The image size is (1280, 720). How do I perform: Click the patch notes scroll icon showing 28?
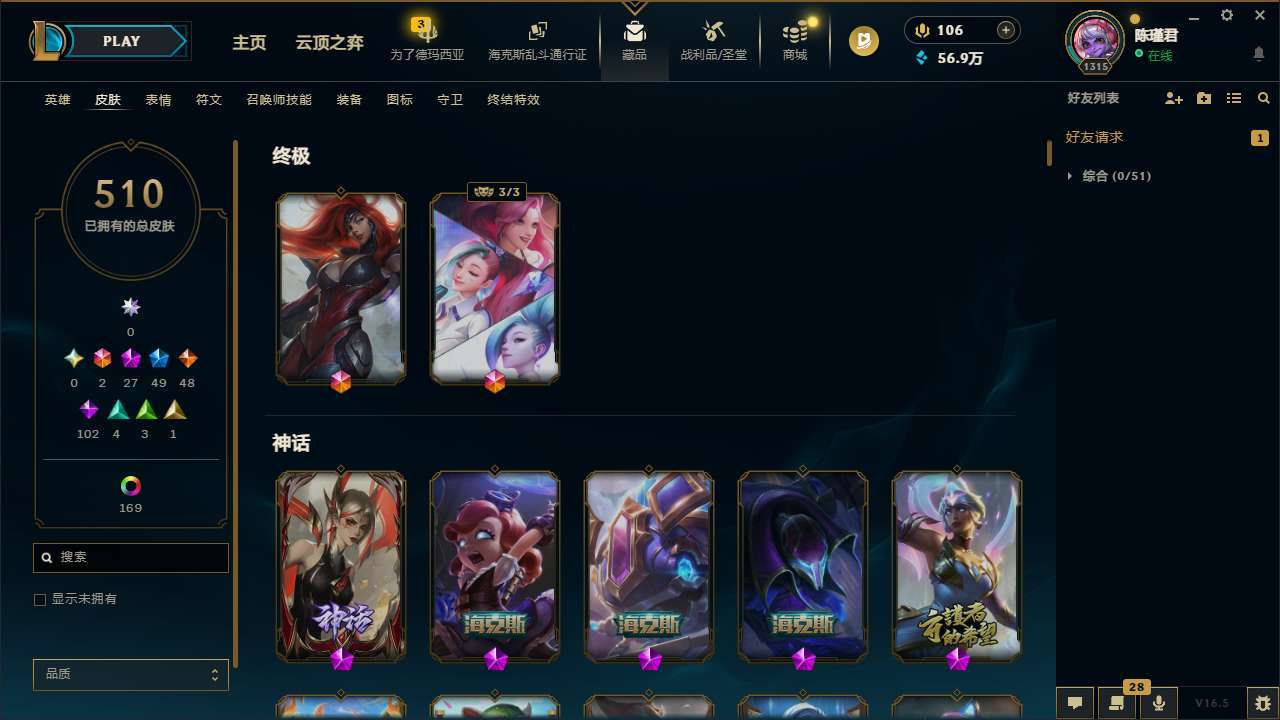[1115, 703]
